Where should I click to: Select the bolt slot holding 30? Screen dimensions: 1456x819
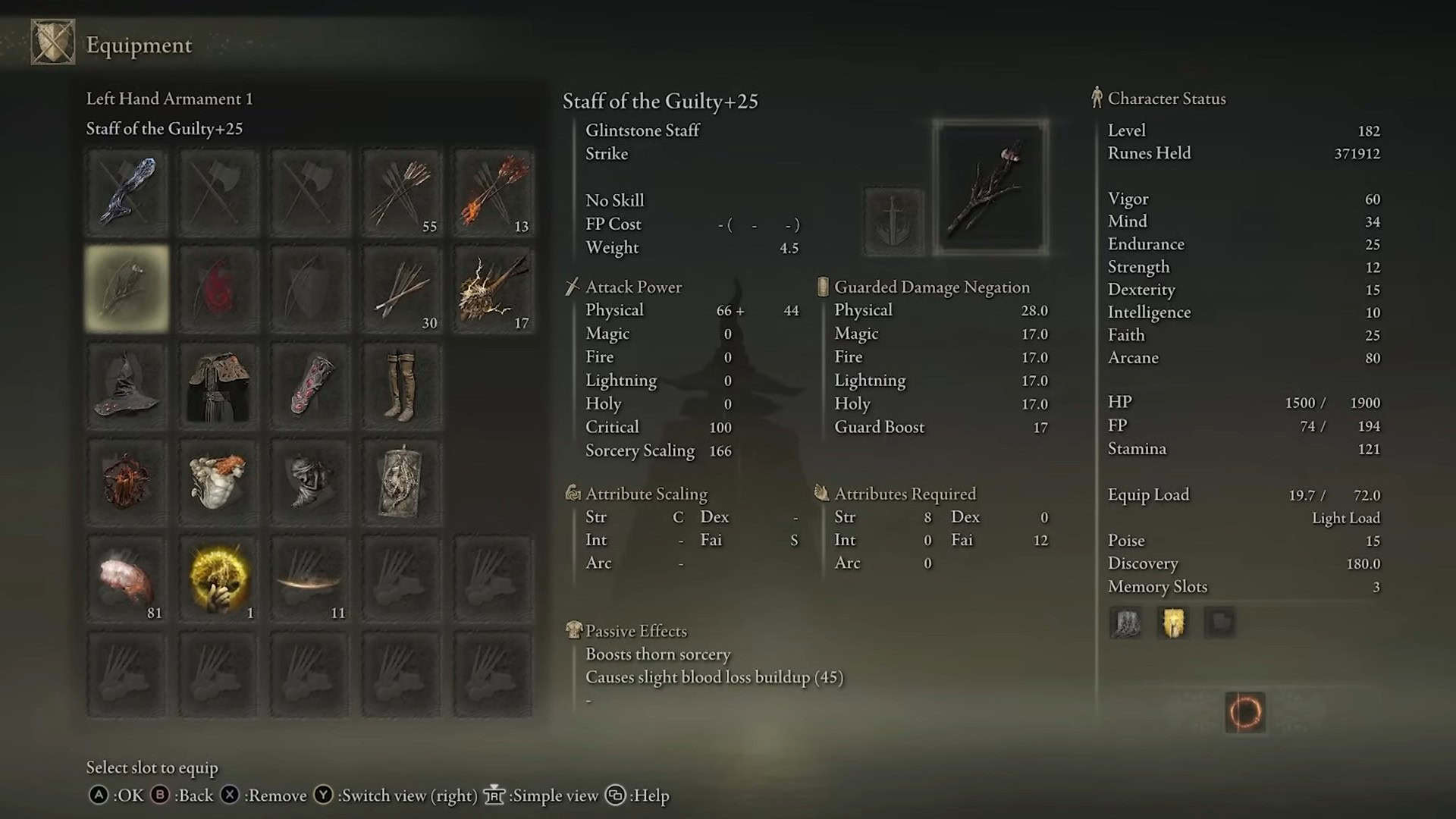(401, 289)
